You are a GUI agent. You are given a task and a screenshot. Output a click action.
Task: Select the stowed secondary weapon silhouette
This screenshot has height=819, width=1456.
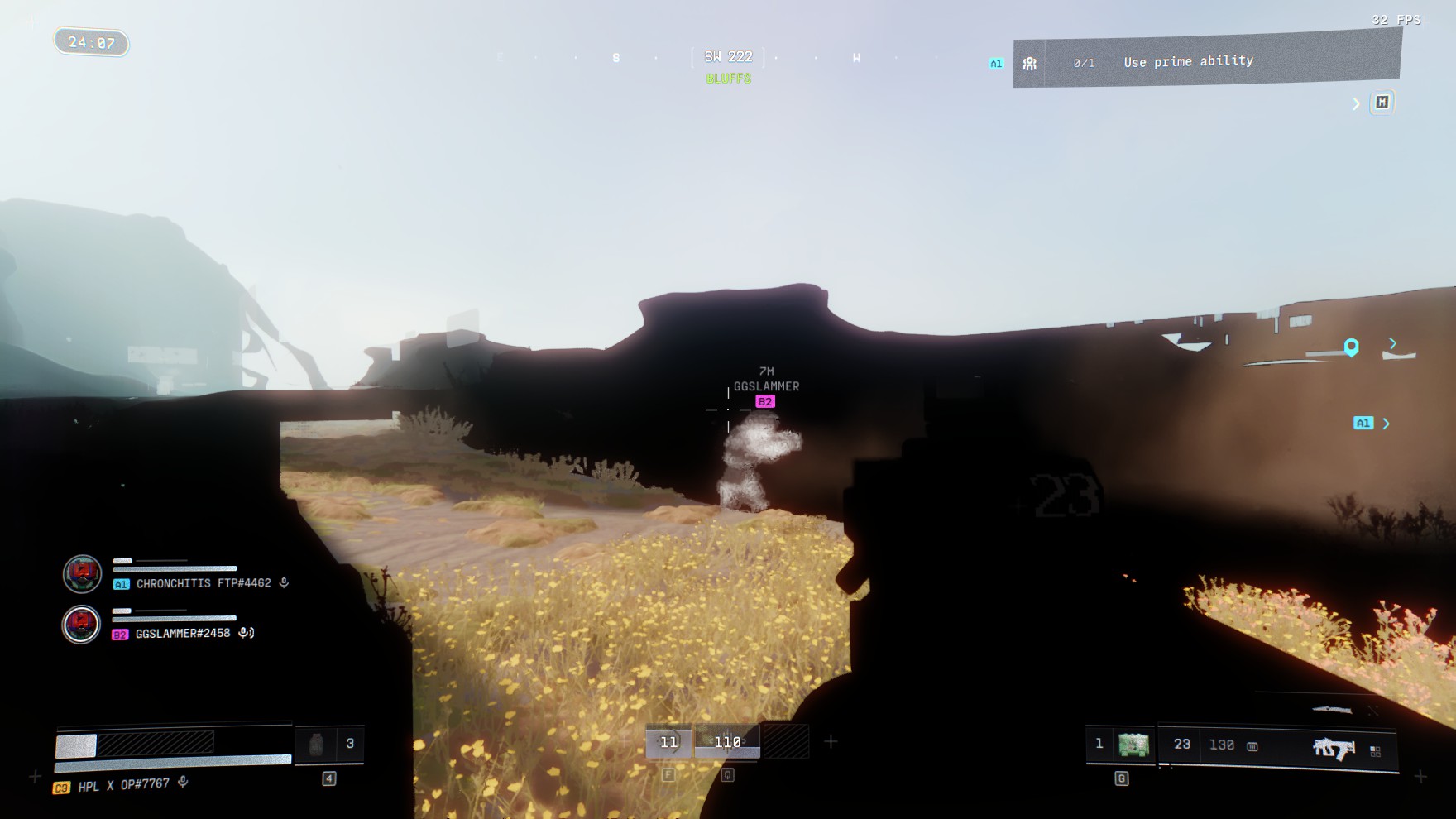pyautogui.click(x=1331, y=710)
